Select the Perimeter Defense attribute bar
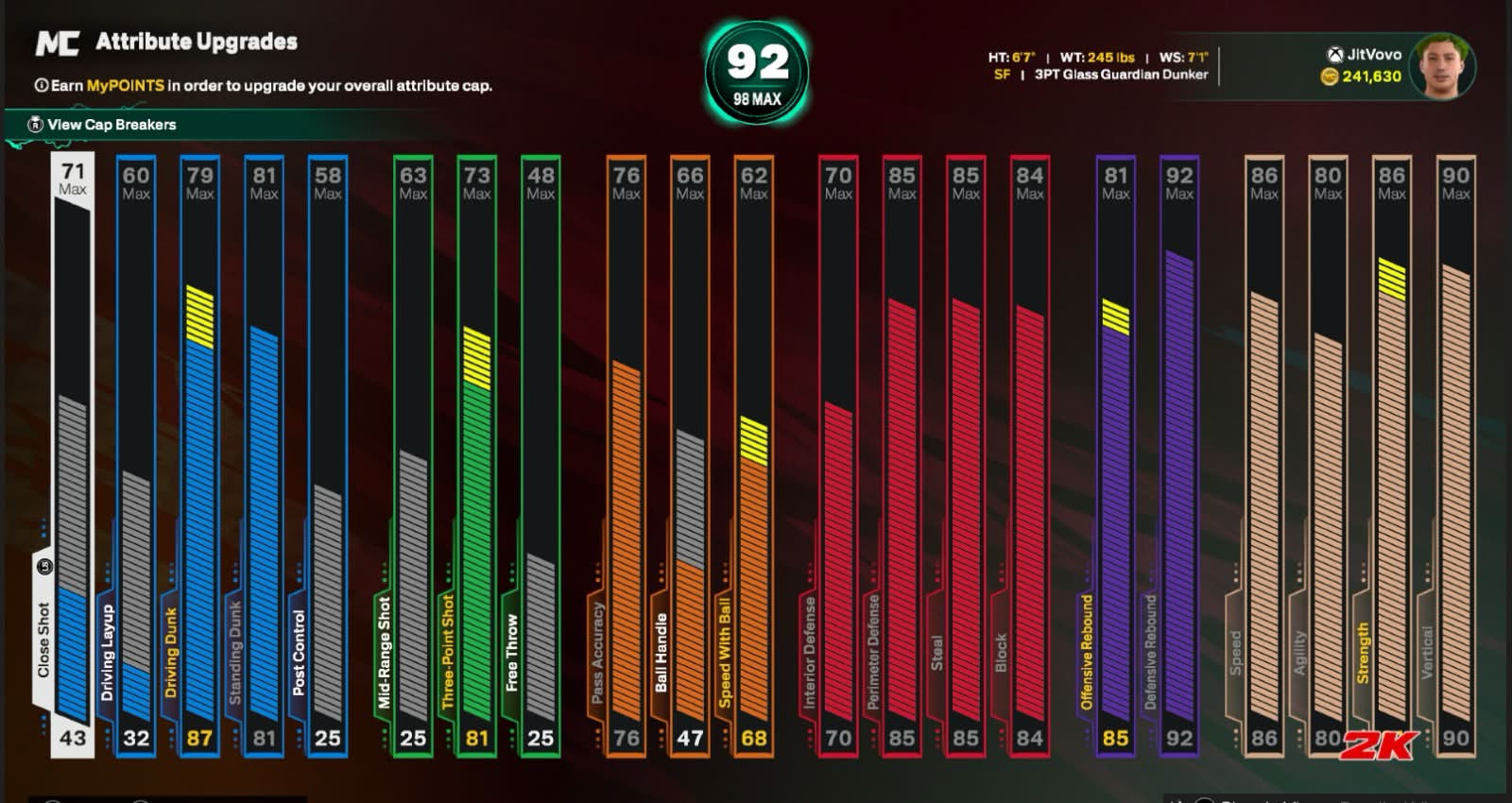 (x=902, y=453)
